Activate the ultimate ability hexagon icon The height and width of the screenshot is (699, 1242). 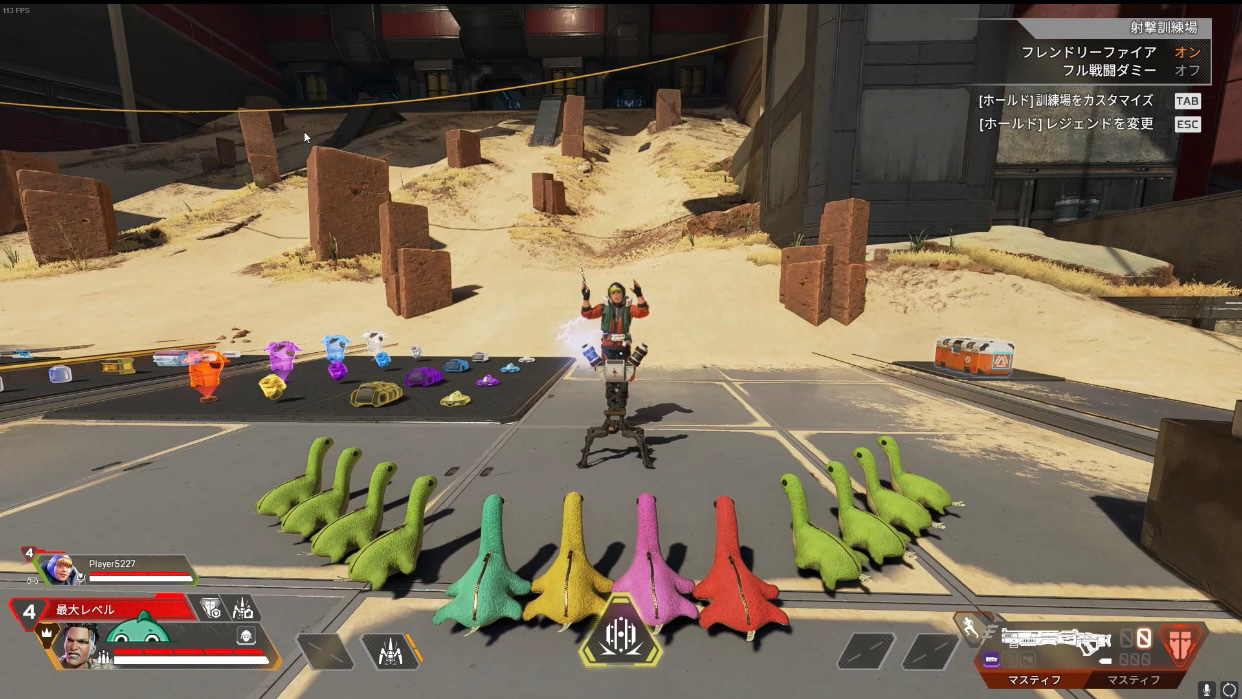620,631
